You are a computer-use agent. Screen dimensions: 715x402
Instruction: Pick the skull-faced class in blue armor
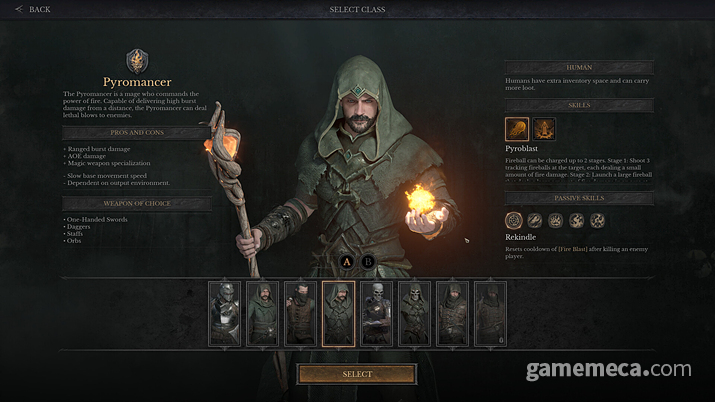click(376, 313)
